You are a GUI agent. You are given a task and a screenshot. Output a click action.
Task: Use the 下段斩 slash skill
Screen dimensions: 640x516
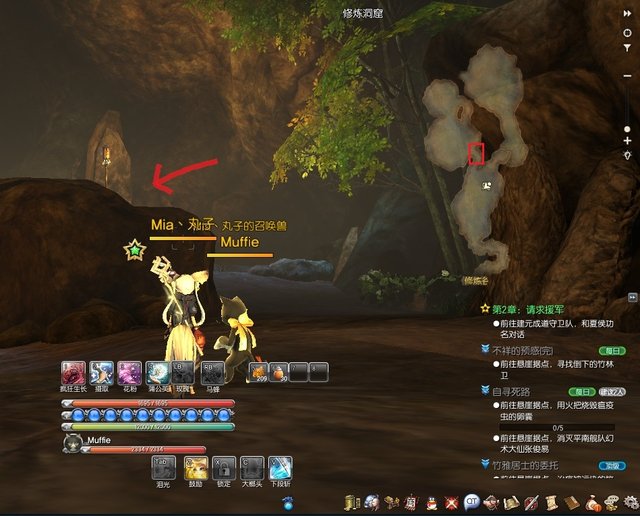tap(281, 467)
